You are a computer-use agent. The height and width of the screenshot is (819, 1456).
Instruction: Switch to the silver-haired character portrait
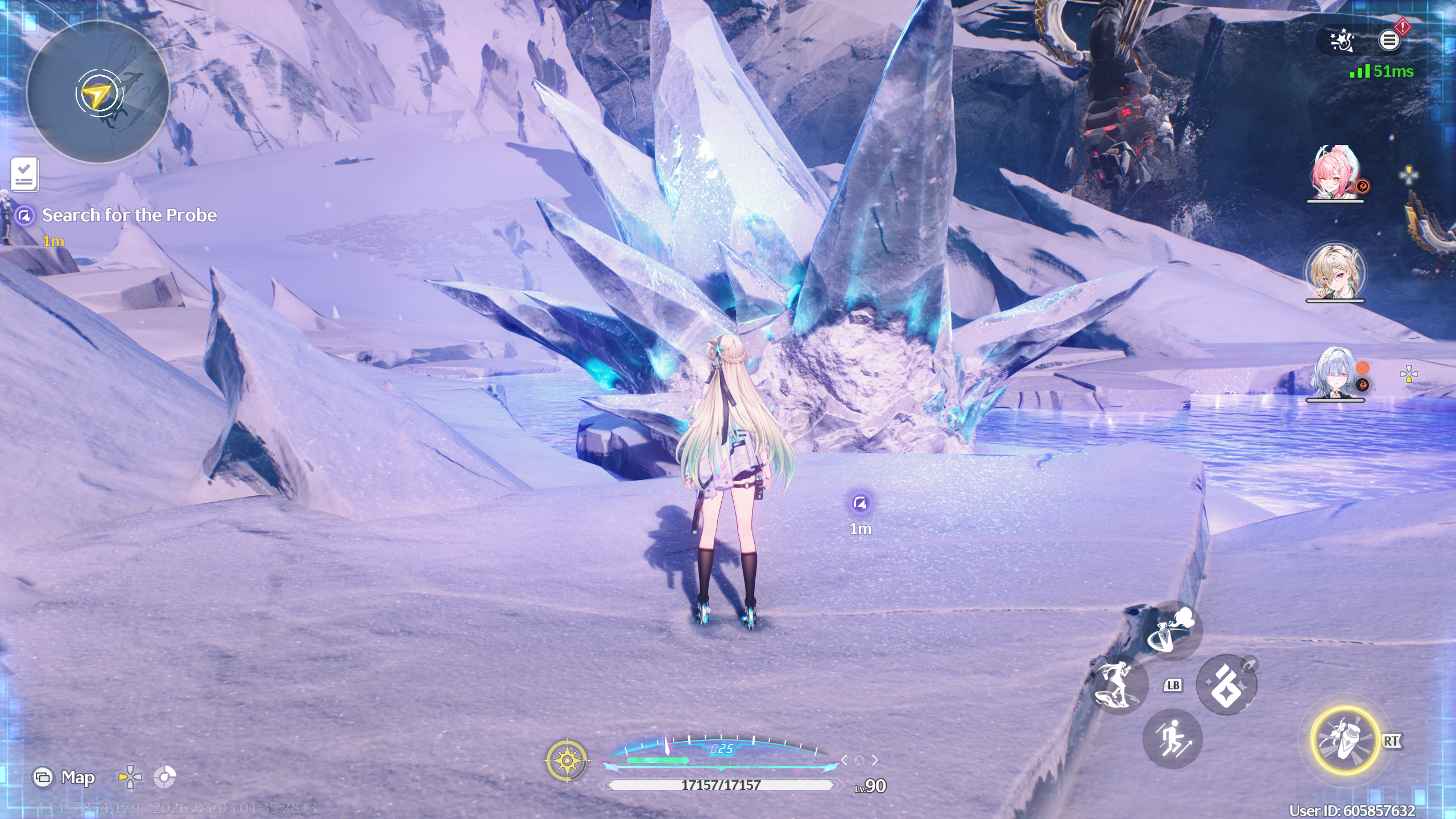pos(1334,373)
